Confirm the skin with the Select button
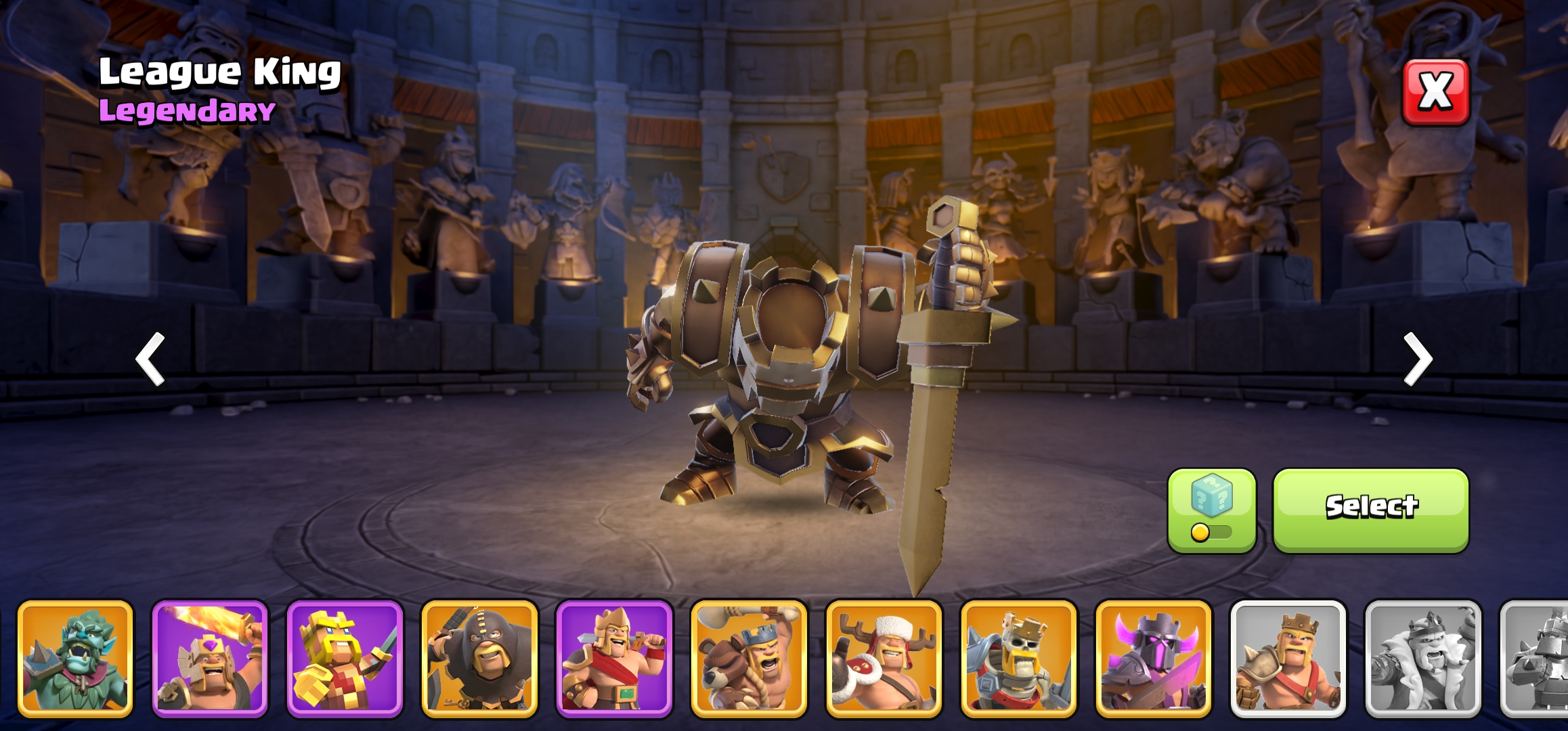 pos(1370,510)
